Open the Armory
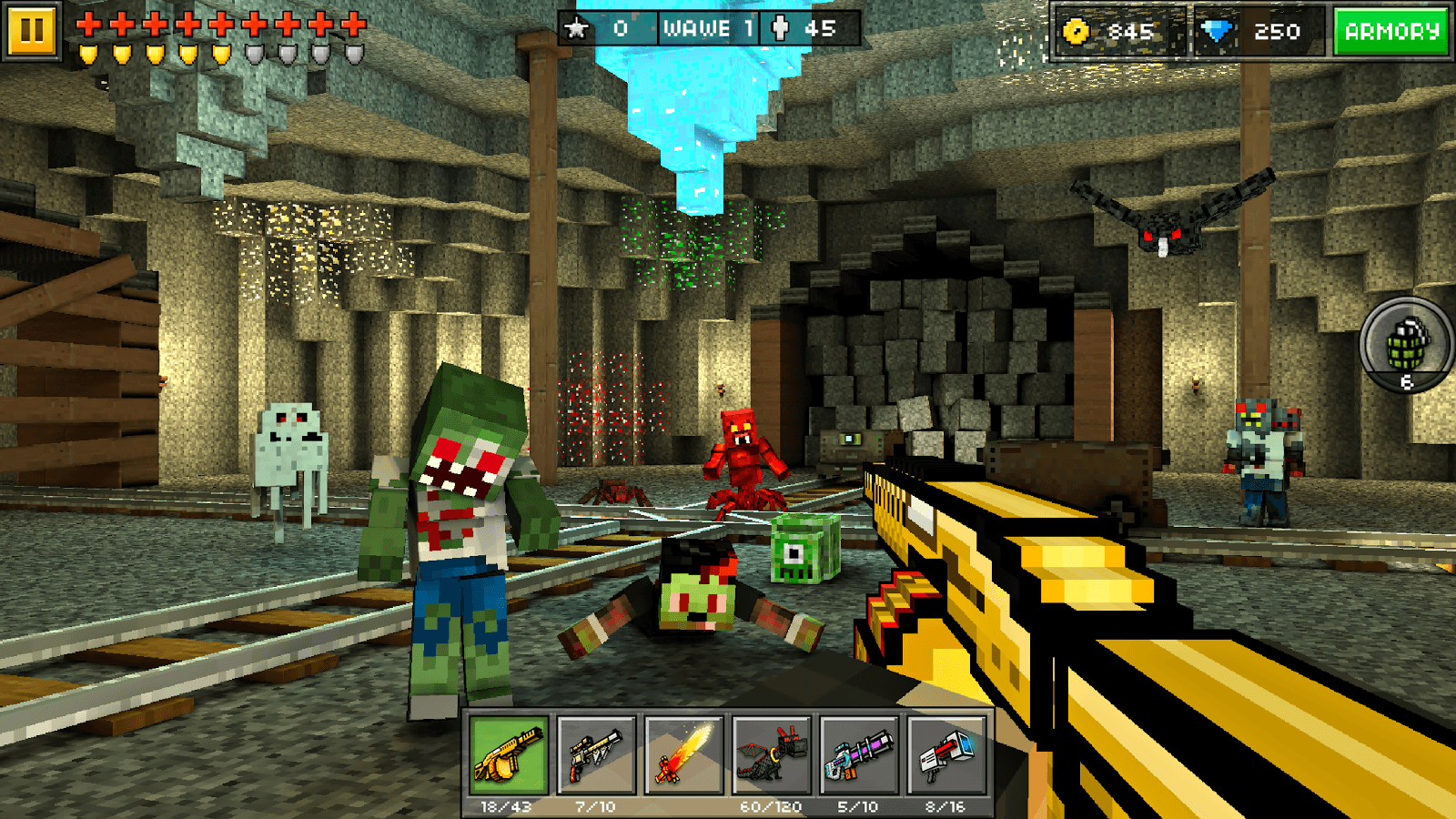 1391,30
